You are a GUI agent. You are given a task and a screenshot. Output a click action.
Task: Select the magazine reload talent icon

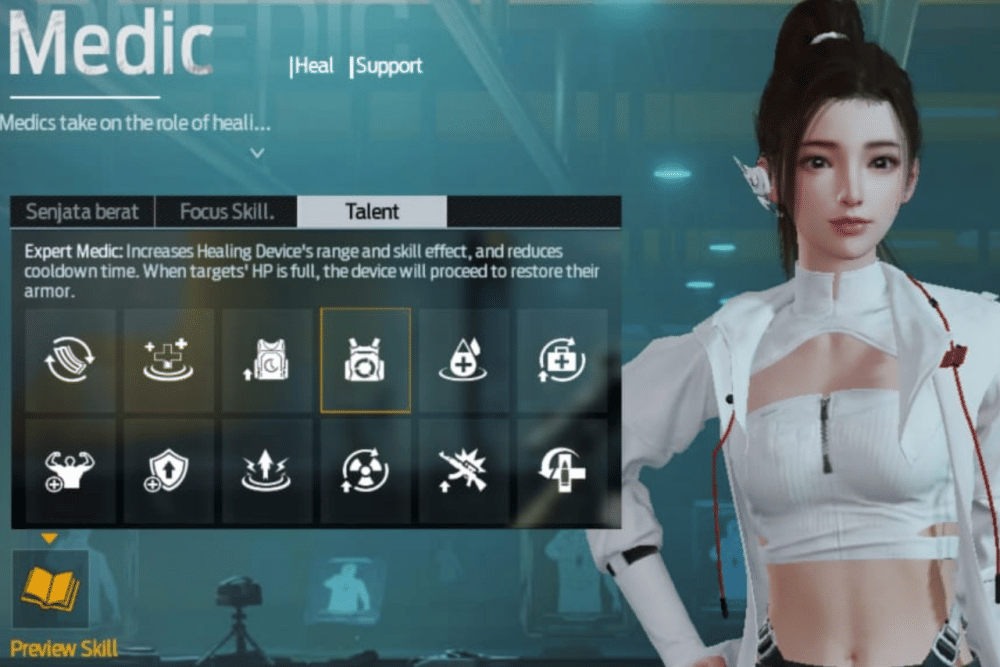pyautogui.click(x=70, y=360)
